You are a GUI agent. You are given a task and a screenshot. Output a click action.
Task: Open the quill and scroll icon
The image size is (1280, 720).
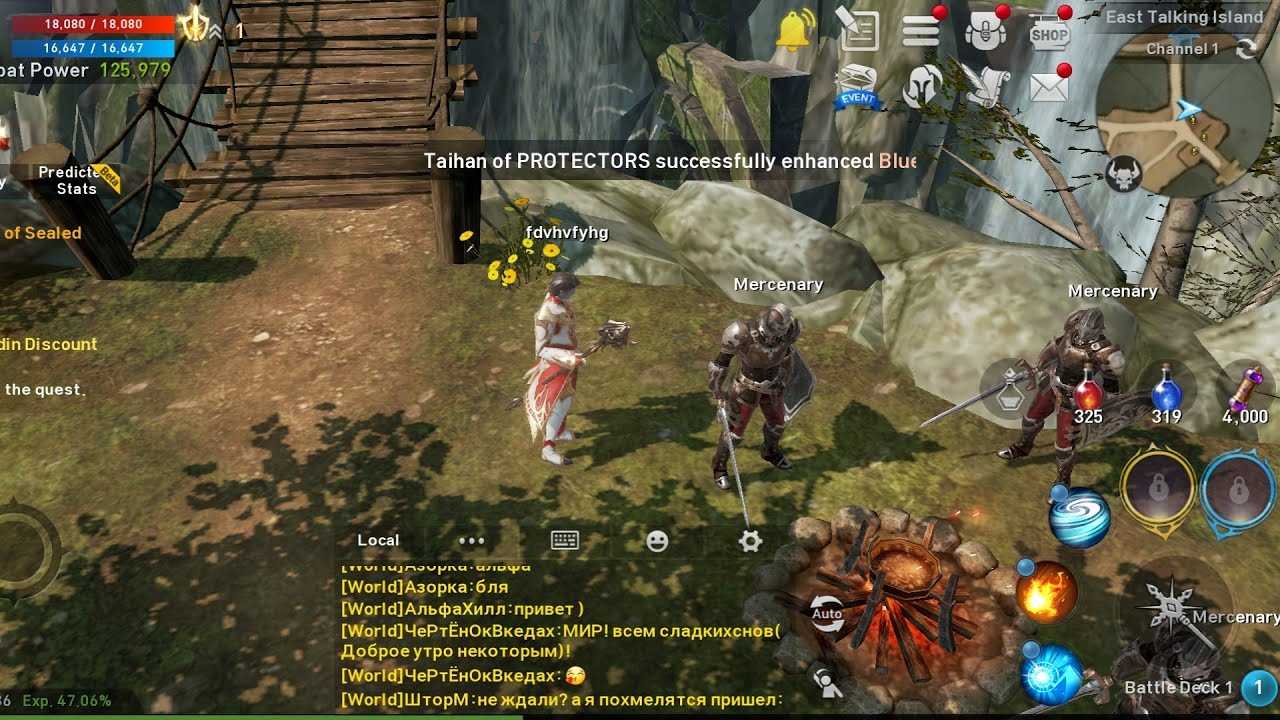pos(985,87)
